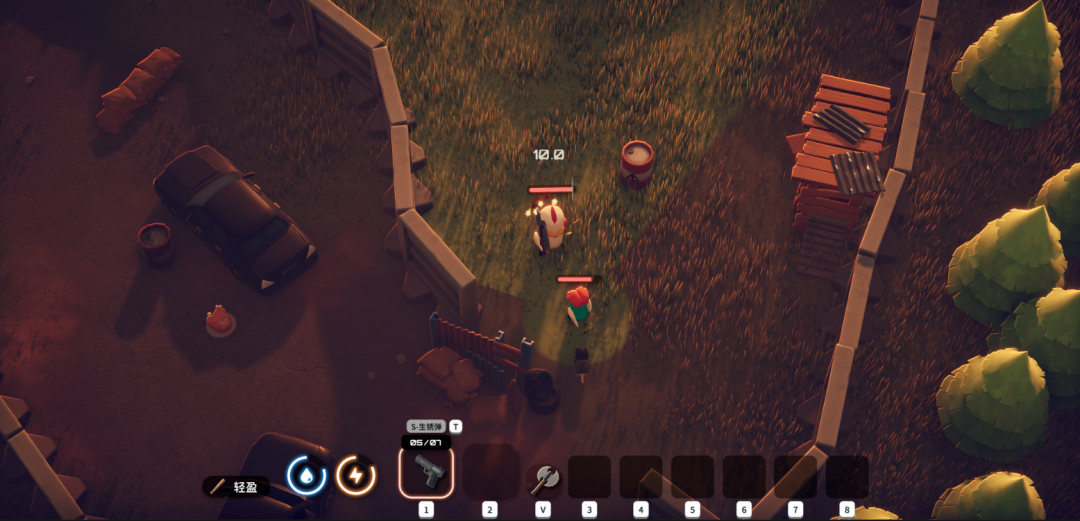
Task: Select the pistol weapon slot
Action: point(426,471)
